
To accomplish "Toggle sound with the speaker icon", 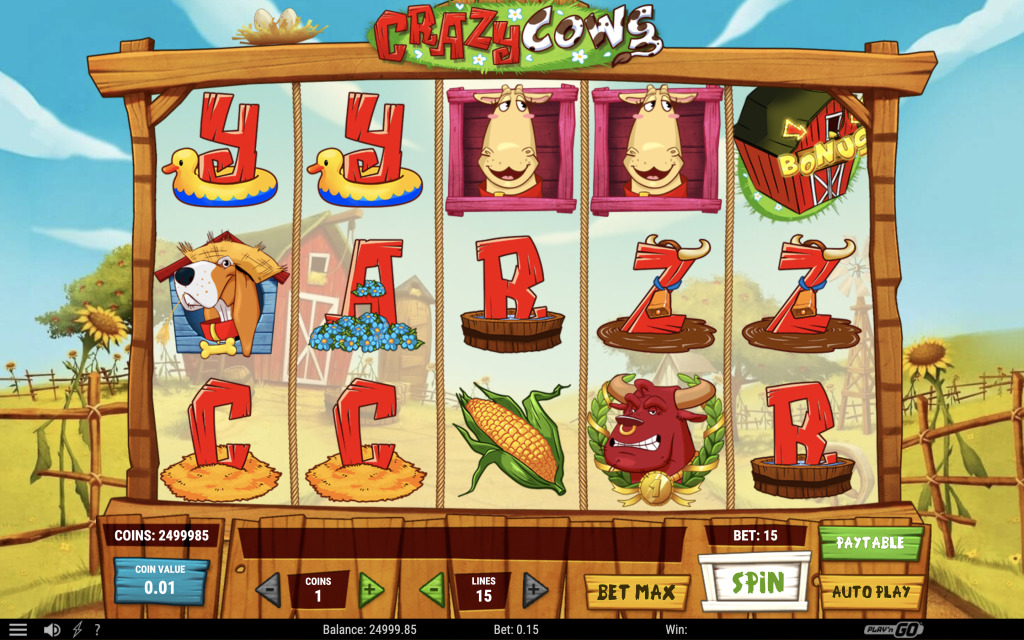I will [51, 630].
